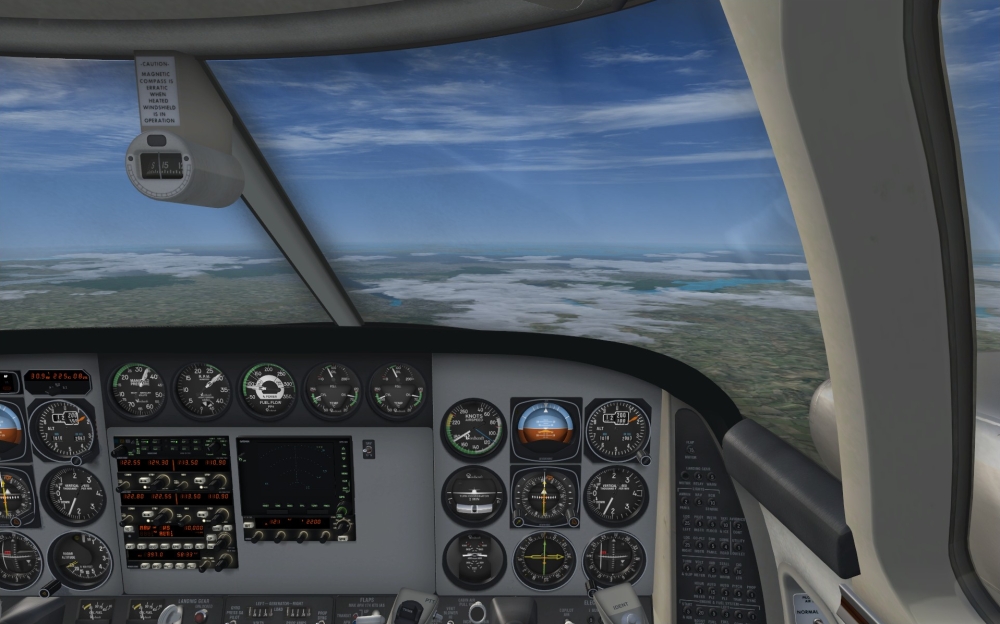This screenshot has width=1000, height=624.
Task: Adjust the copilot altimeter's barometric knob
Action: point(644,458)
